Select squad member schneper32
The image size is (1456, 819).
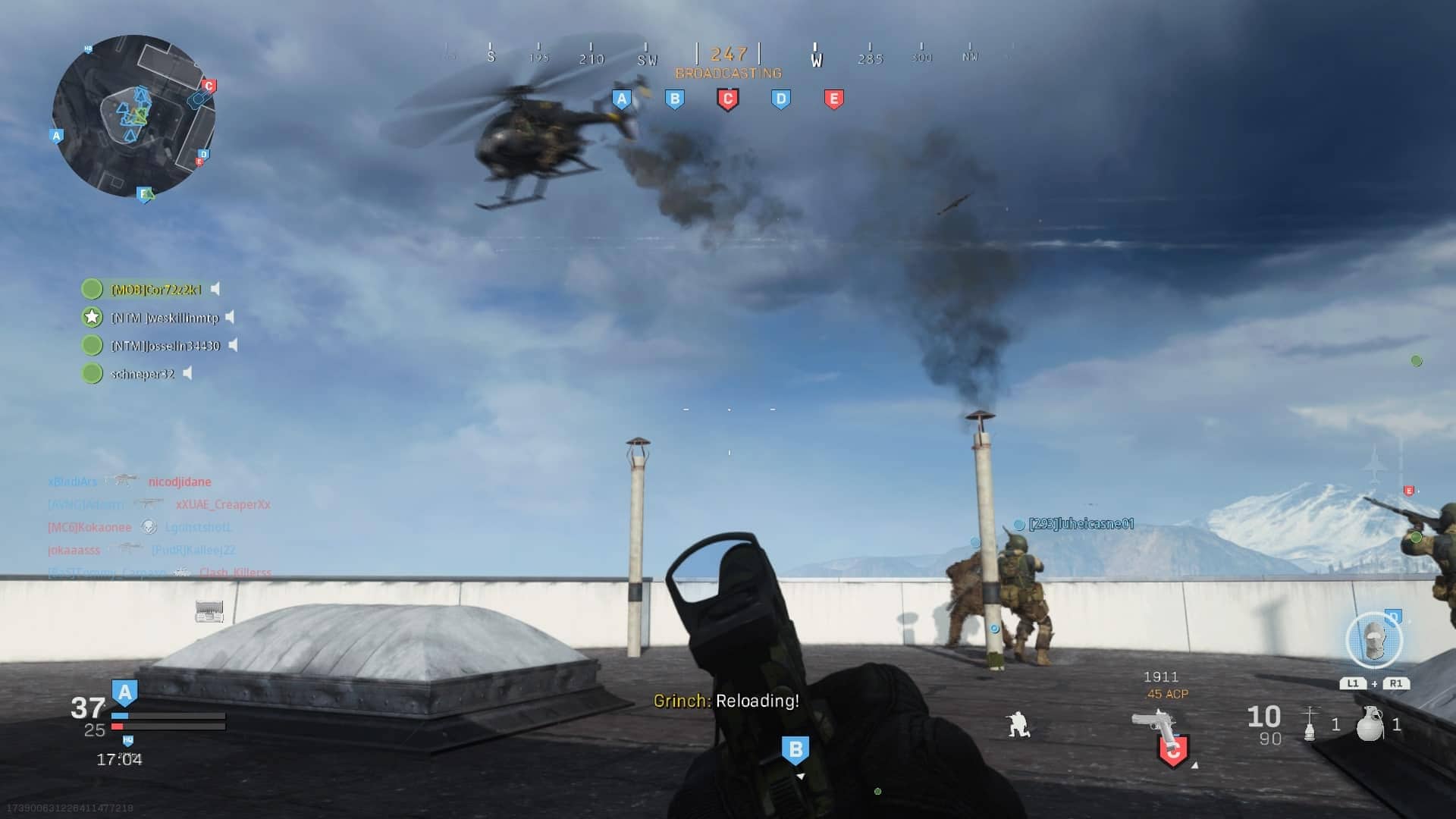[x=143, y=374]
